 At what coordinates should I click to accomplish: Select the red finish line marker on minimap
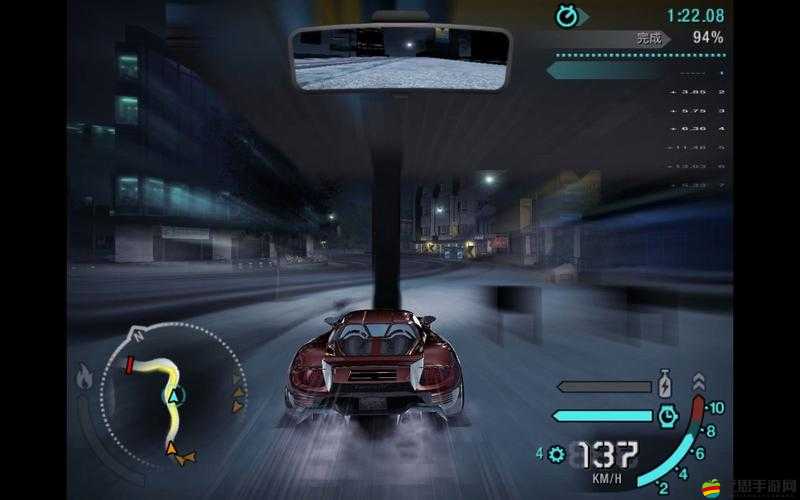click(x=129, y=366)
